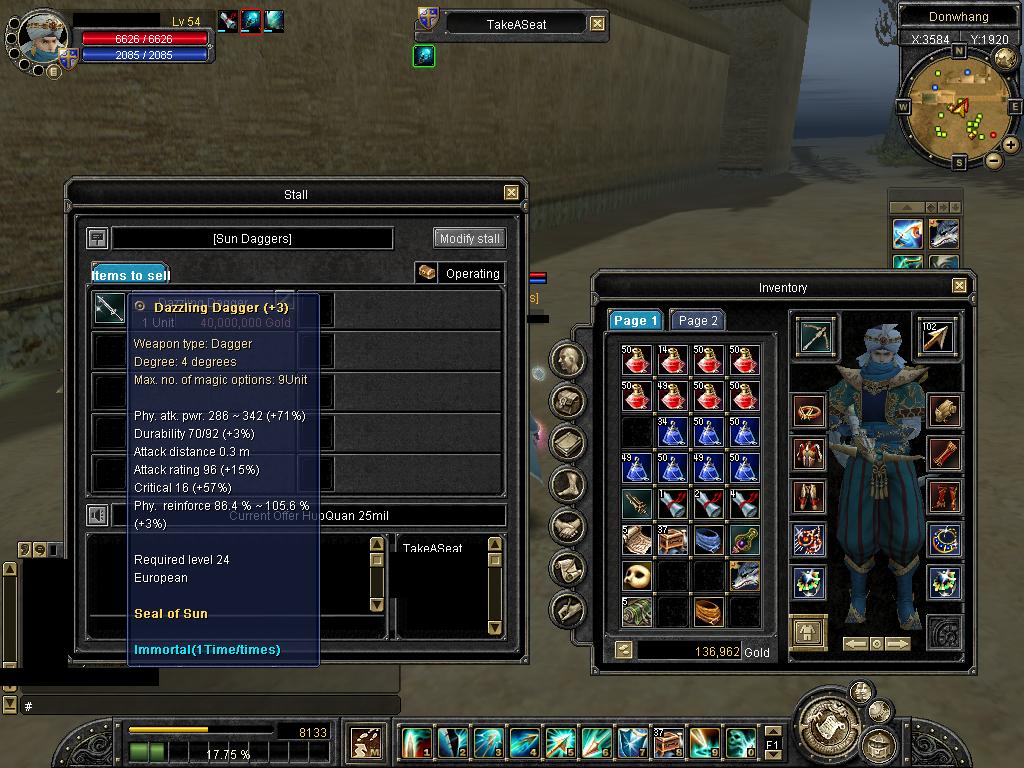This screenshot has height=768, width=1024.
Task: Pick the white mask item in inventory
Action: [x=637, y=576]
